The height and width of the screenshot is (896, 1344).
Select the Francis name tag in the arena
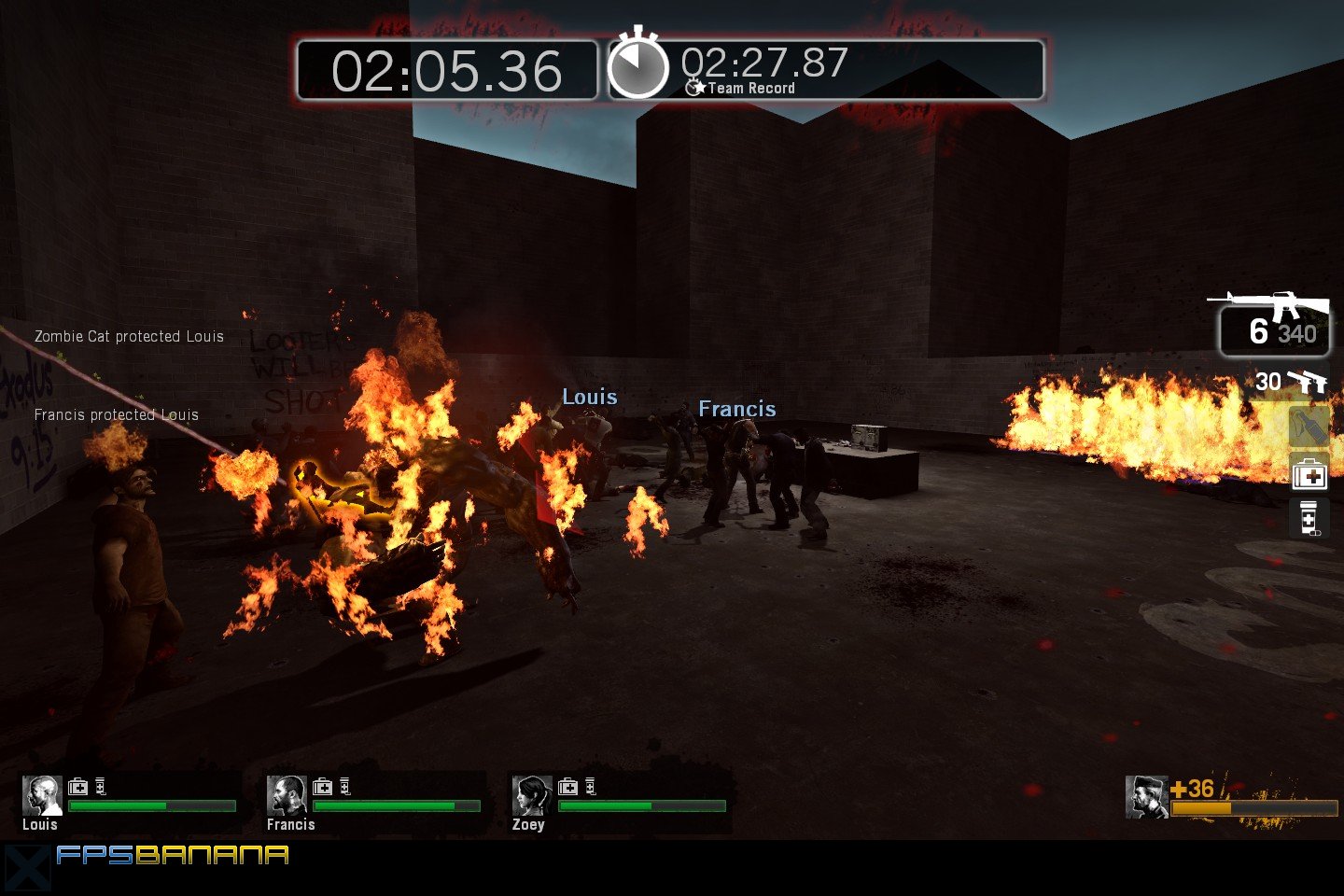737,408
